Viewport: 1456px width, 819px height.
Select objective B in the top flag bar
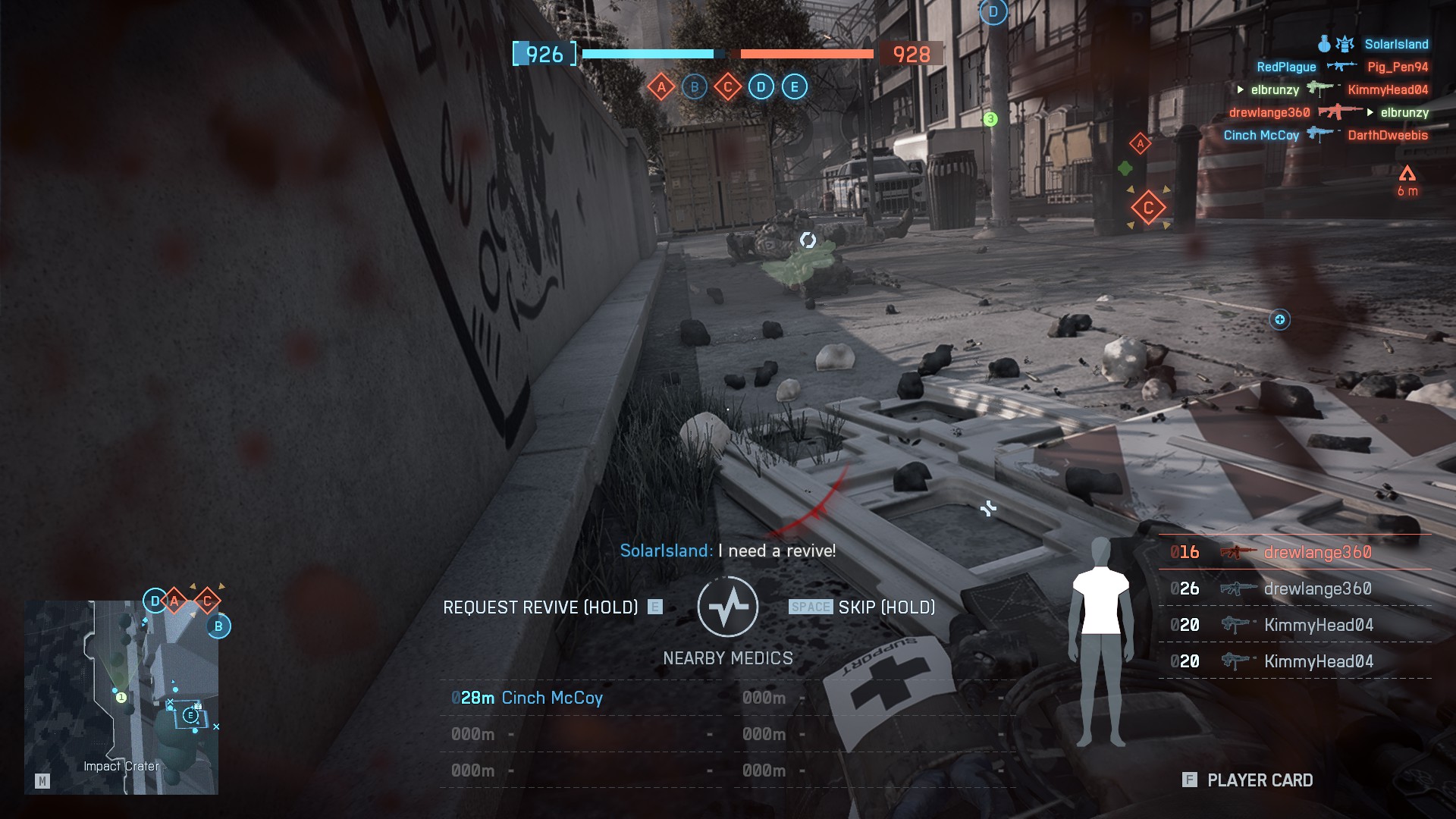point(695,87)
